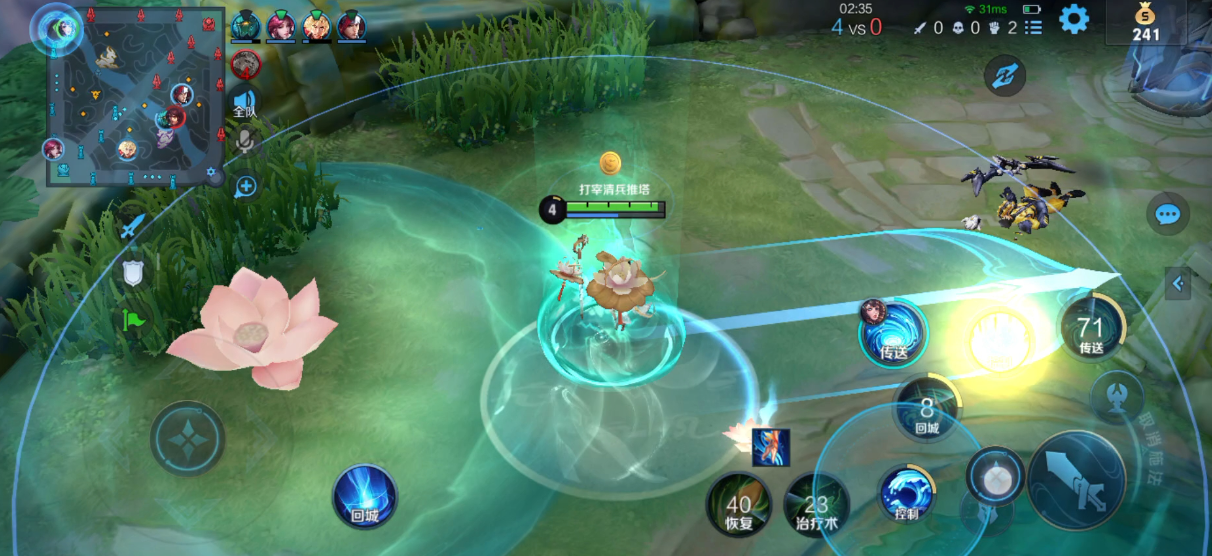Expand the side panel arrow
This screenshot has width=1212, height=556.
pyautogui.click(x=1178, y=284)
